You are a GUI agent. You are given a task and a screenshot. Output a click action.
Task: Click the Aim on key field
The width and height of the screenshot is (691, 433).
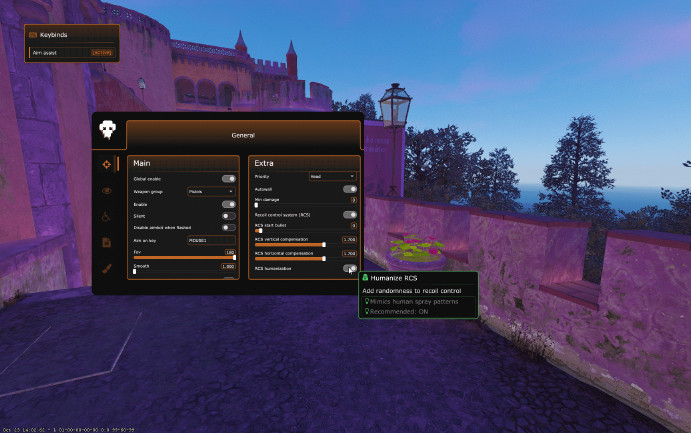click(x=211, y=240)
